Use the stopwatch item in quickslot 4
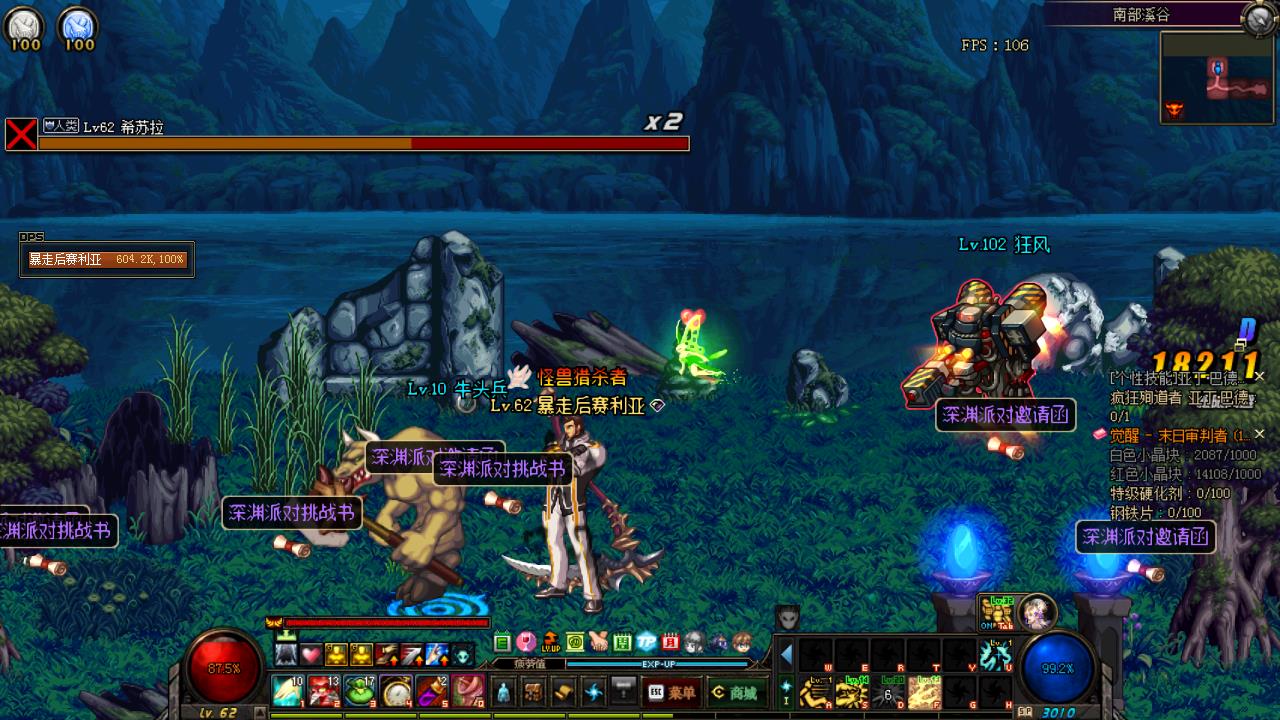This screenshot has height=720, width=1280. click(x=398, y=691)
